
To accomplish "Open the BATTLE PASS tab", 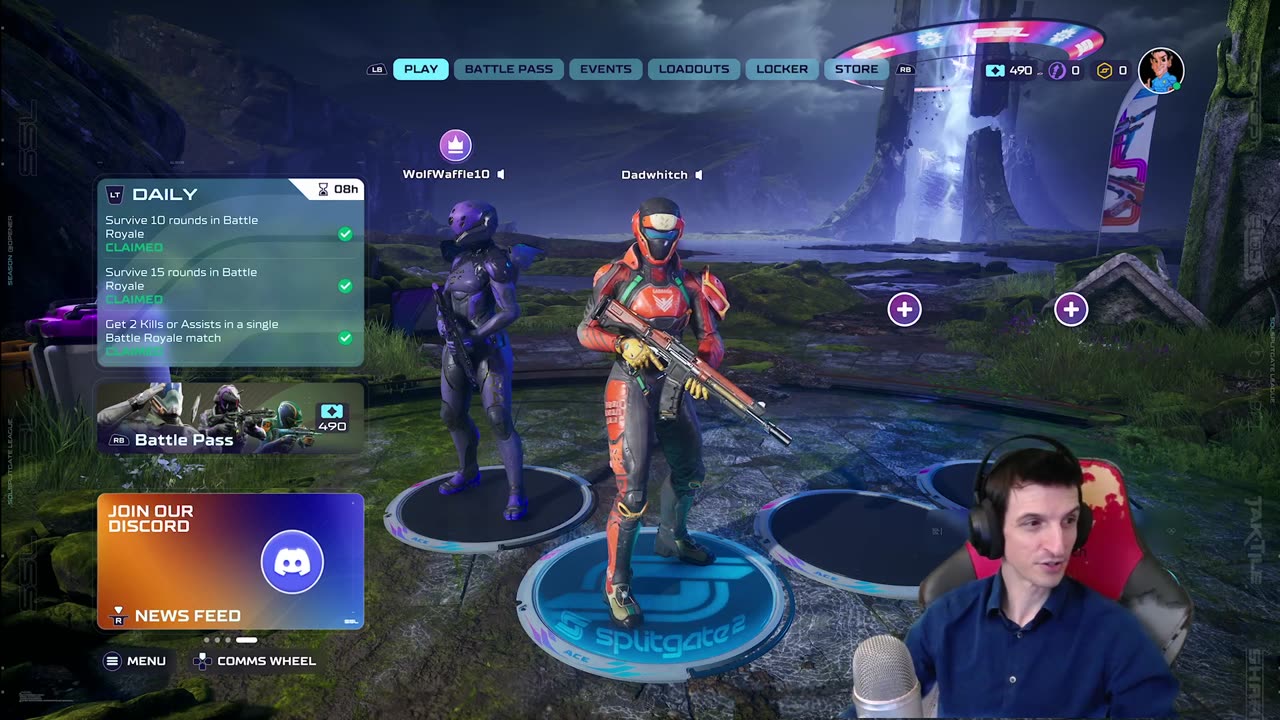I will click(x=508, y=69).
